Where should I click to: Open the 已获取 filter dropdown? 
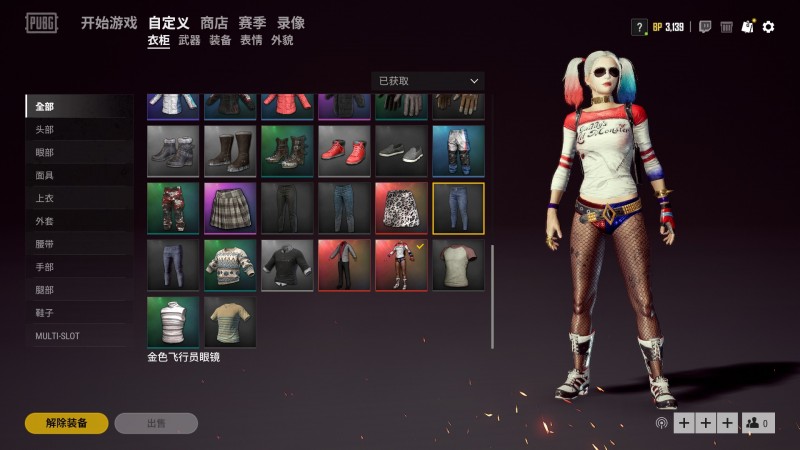(x=427, y=81)
